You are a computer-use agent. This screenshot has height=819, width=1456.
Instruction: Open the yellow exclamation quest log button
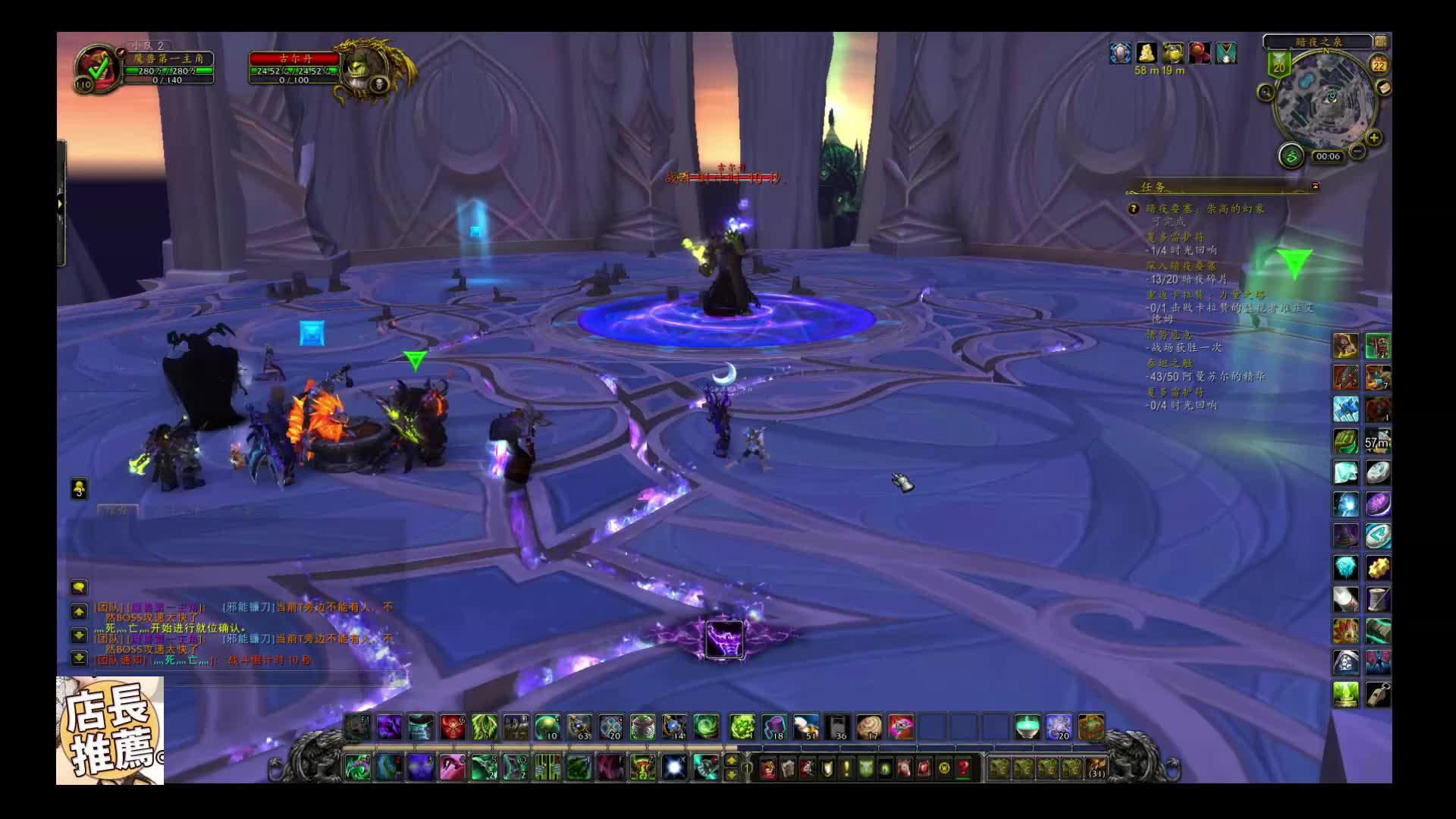pyautogui.click(x=846, y=768)
